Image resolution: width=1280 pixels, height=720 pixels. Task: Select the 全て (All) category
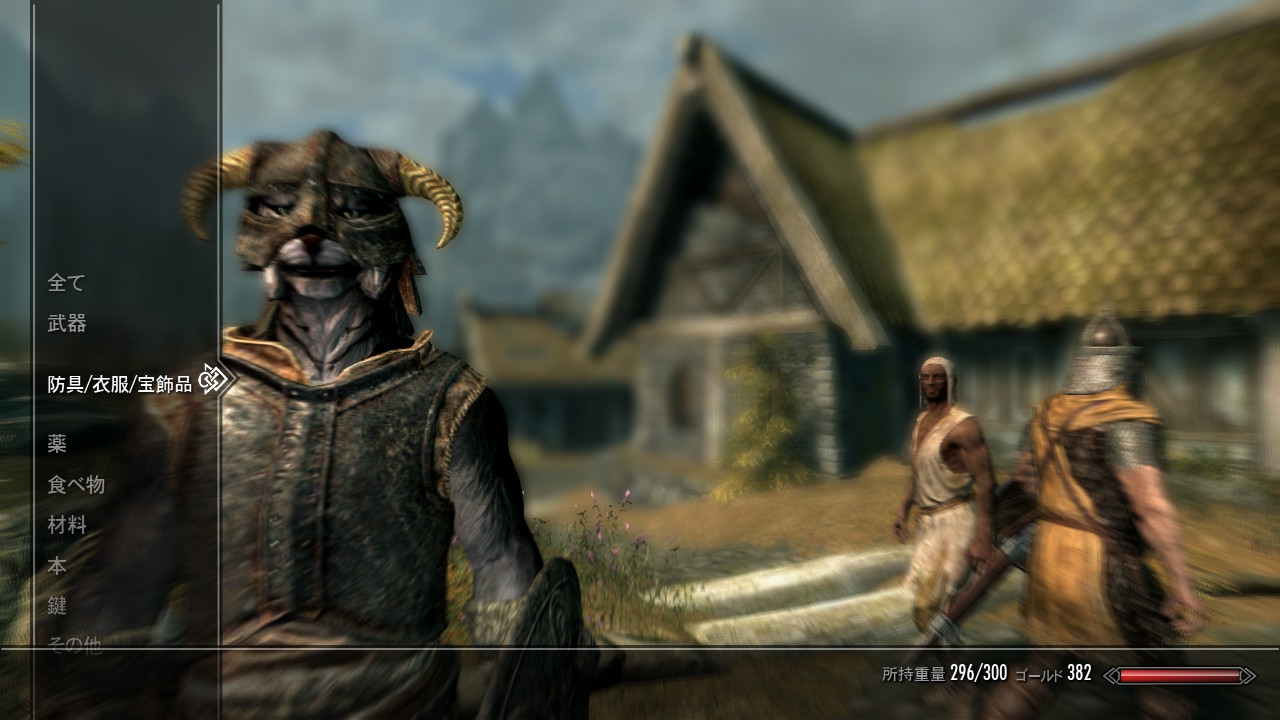(66, 283)
